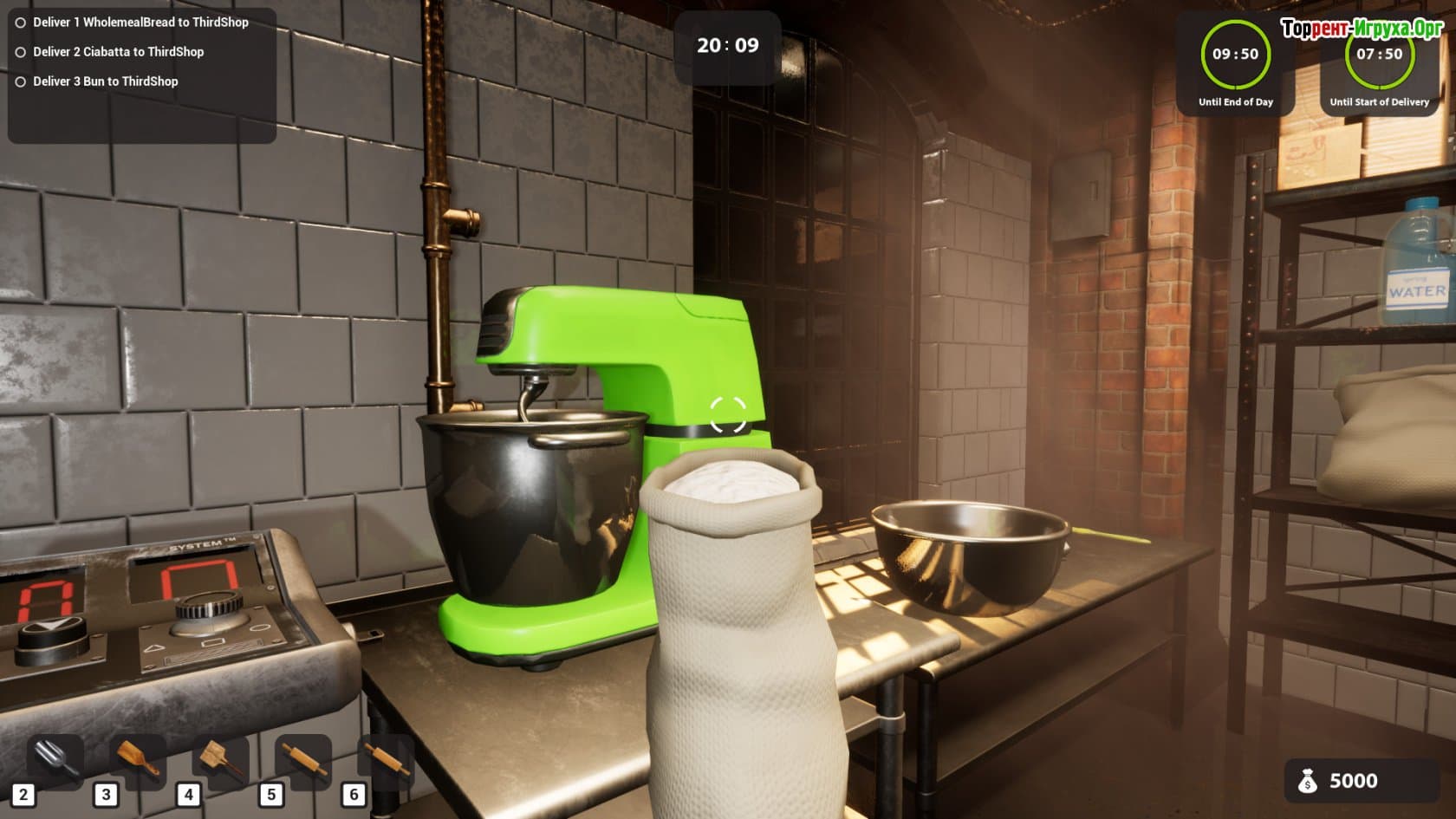
Task: Pick the rolling pin in slot 6
Action: (x=386, y=761)
